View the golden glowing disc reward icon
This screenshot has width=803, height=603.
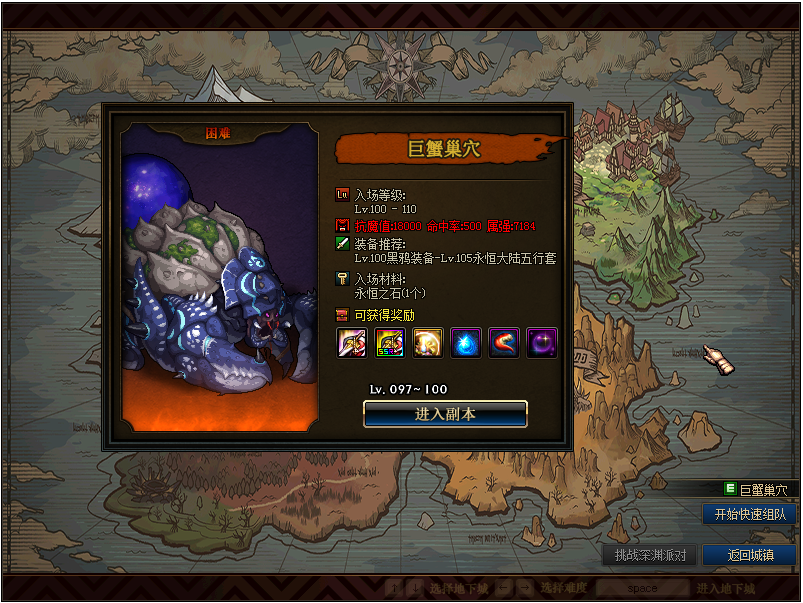[428, 343]
